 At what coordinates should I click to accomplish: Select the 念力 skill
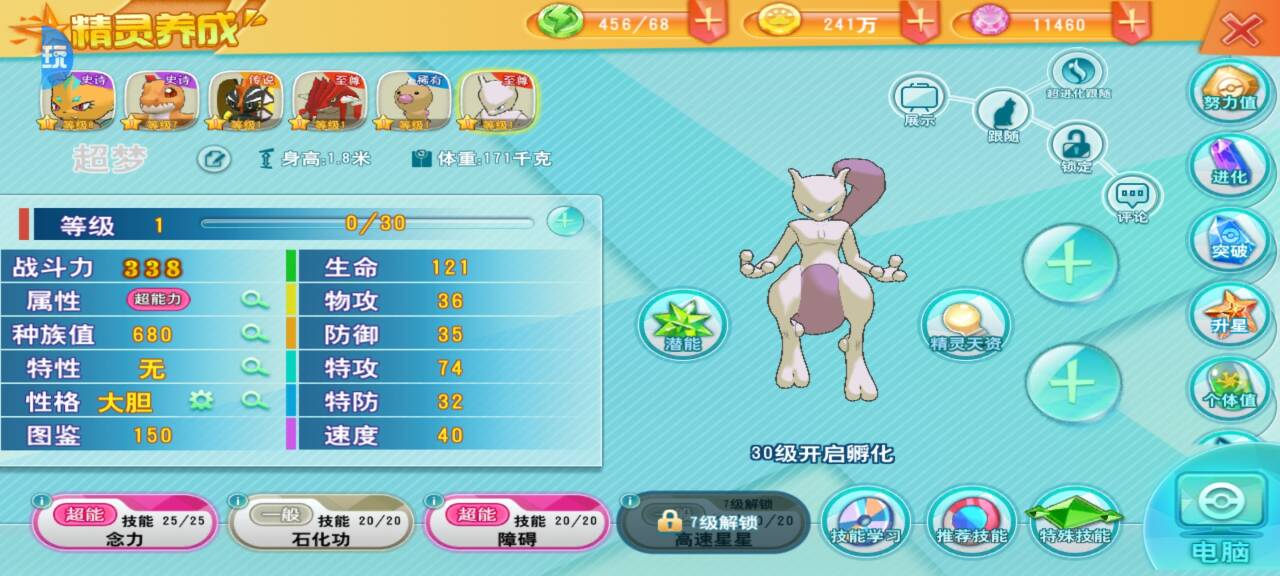[125, 523]
